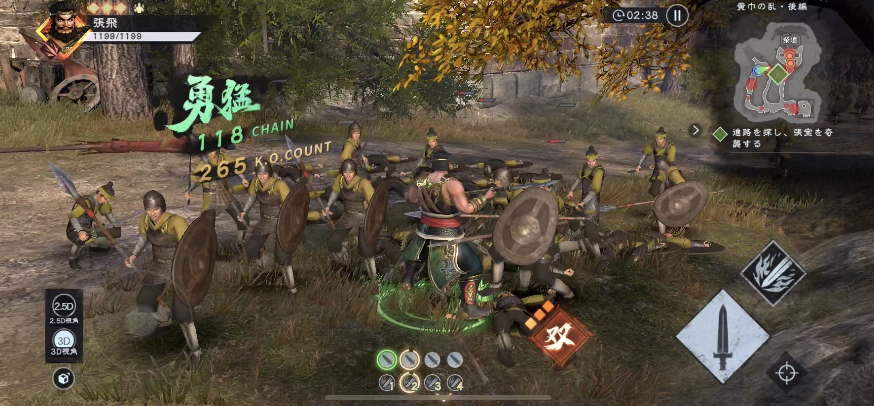Activate skill slot number 3

(x=432, y=382)
